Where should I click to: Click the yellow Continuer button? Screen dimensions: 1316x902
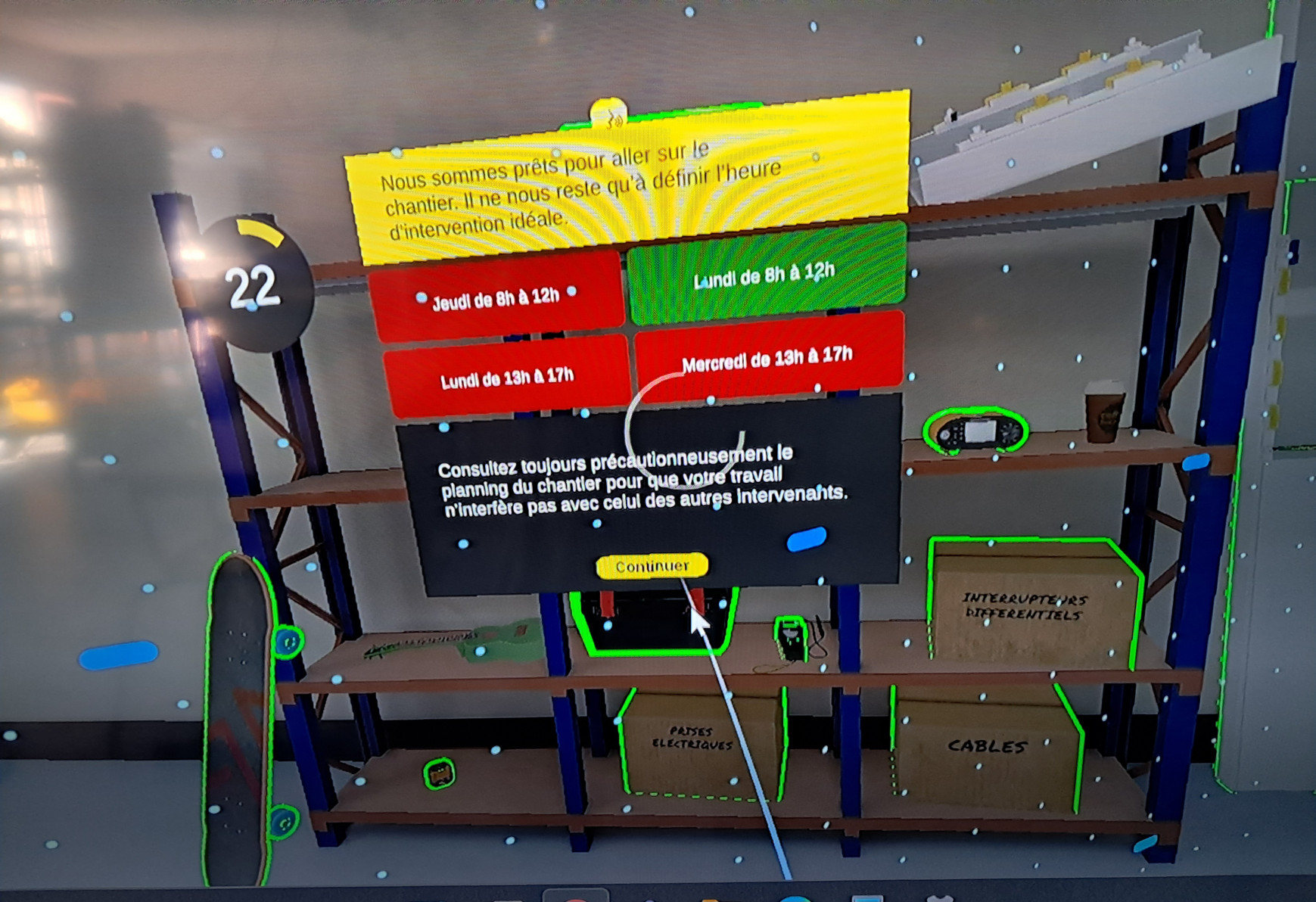click(x=652, y=566)
